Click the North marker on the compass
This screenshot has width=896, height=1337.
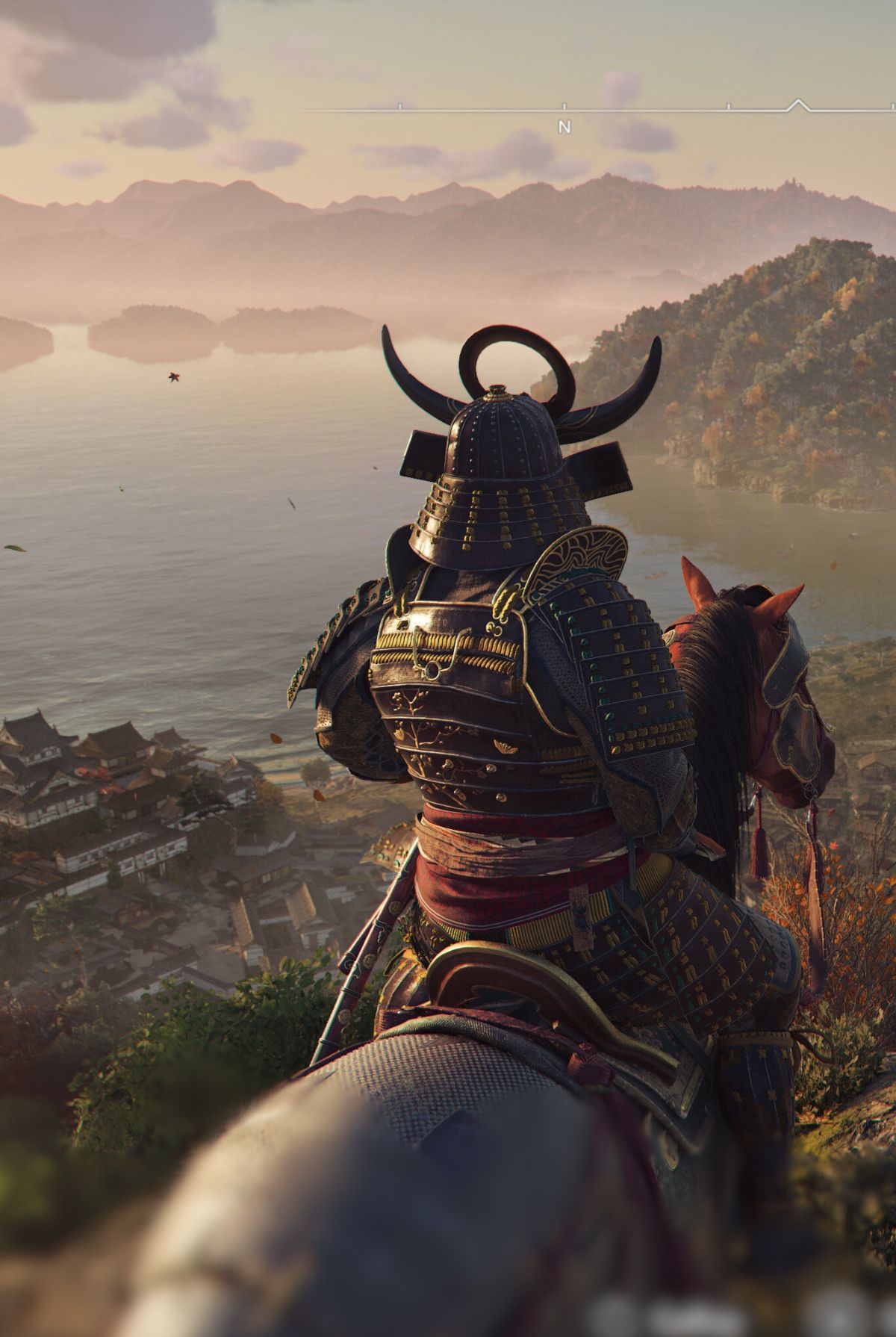coord(564,126)
